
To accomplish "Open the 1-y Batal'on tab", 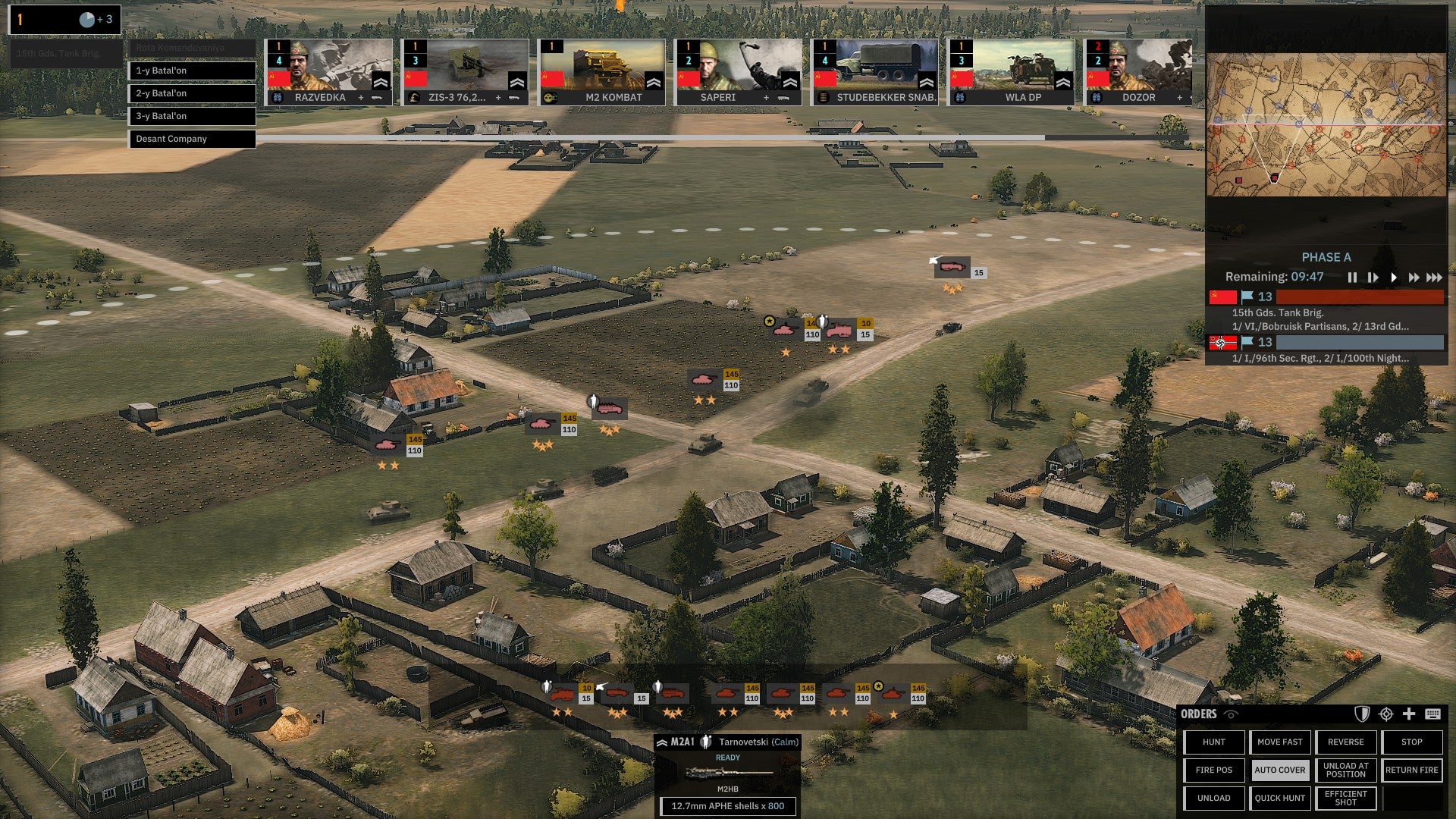I will 192,71.
